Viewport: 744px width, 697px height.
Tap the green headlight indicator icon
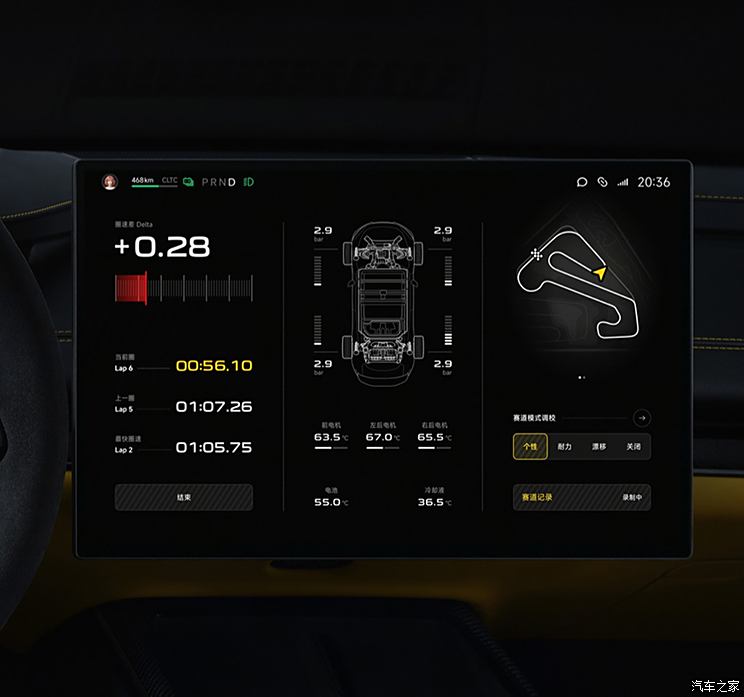click(x=248, y=181)
